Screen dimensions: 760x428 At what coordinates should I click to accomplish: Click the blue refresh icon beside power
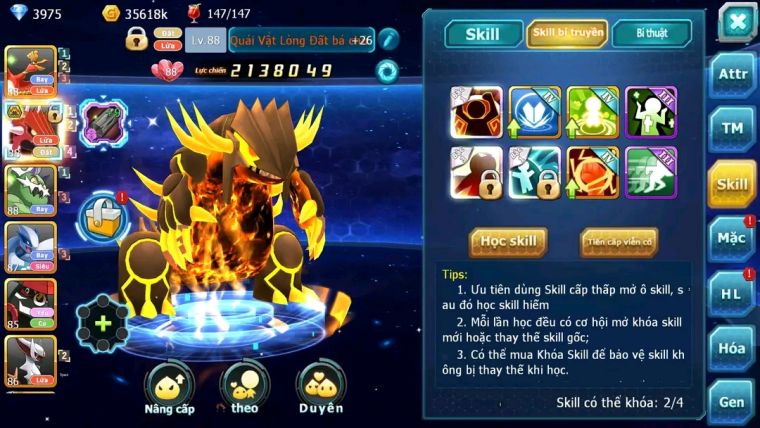[x=386, y=71]
